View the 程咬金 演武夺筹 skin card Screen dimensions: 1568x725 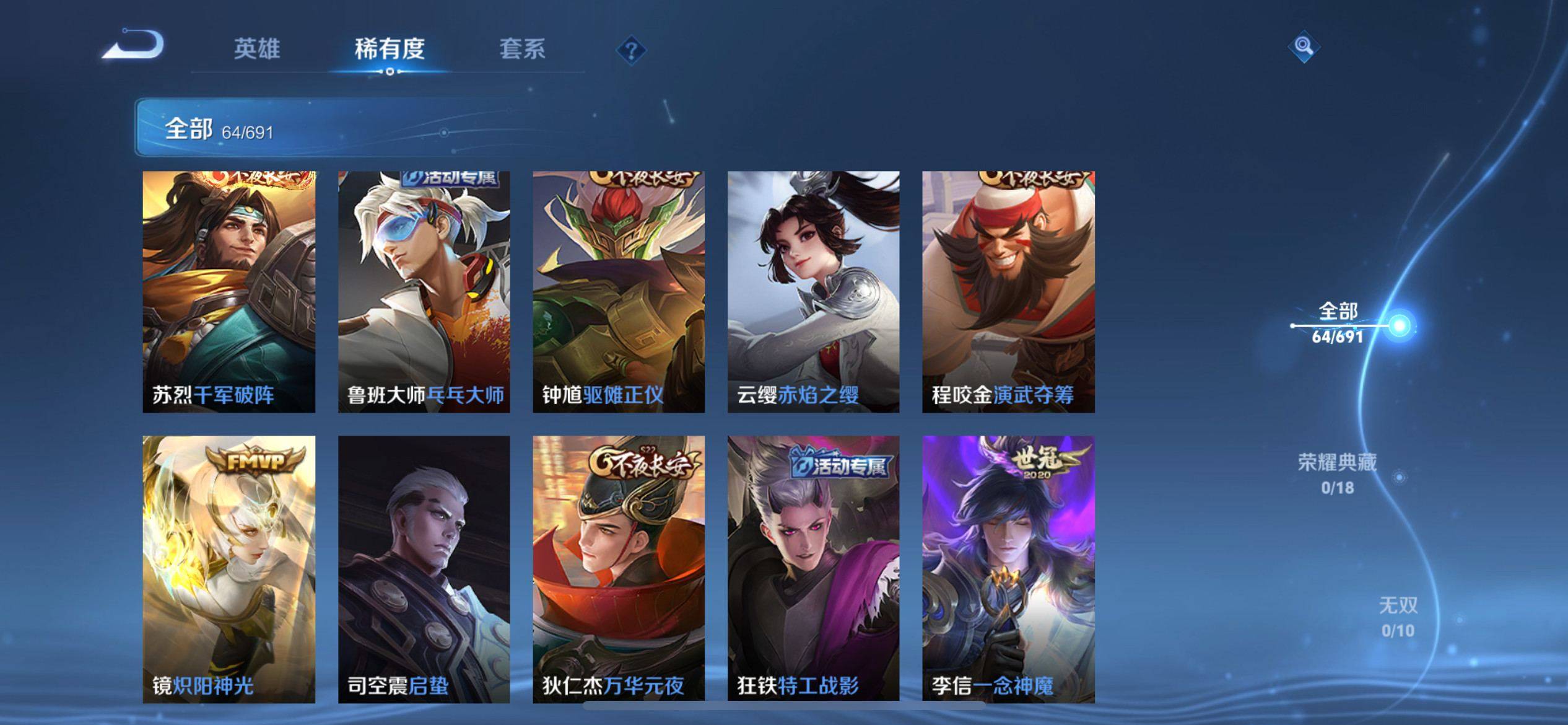click(x=1008, y=291)
